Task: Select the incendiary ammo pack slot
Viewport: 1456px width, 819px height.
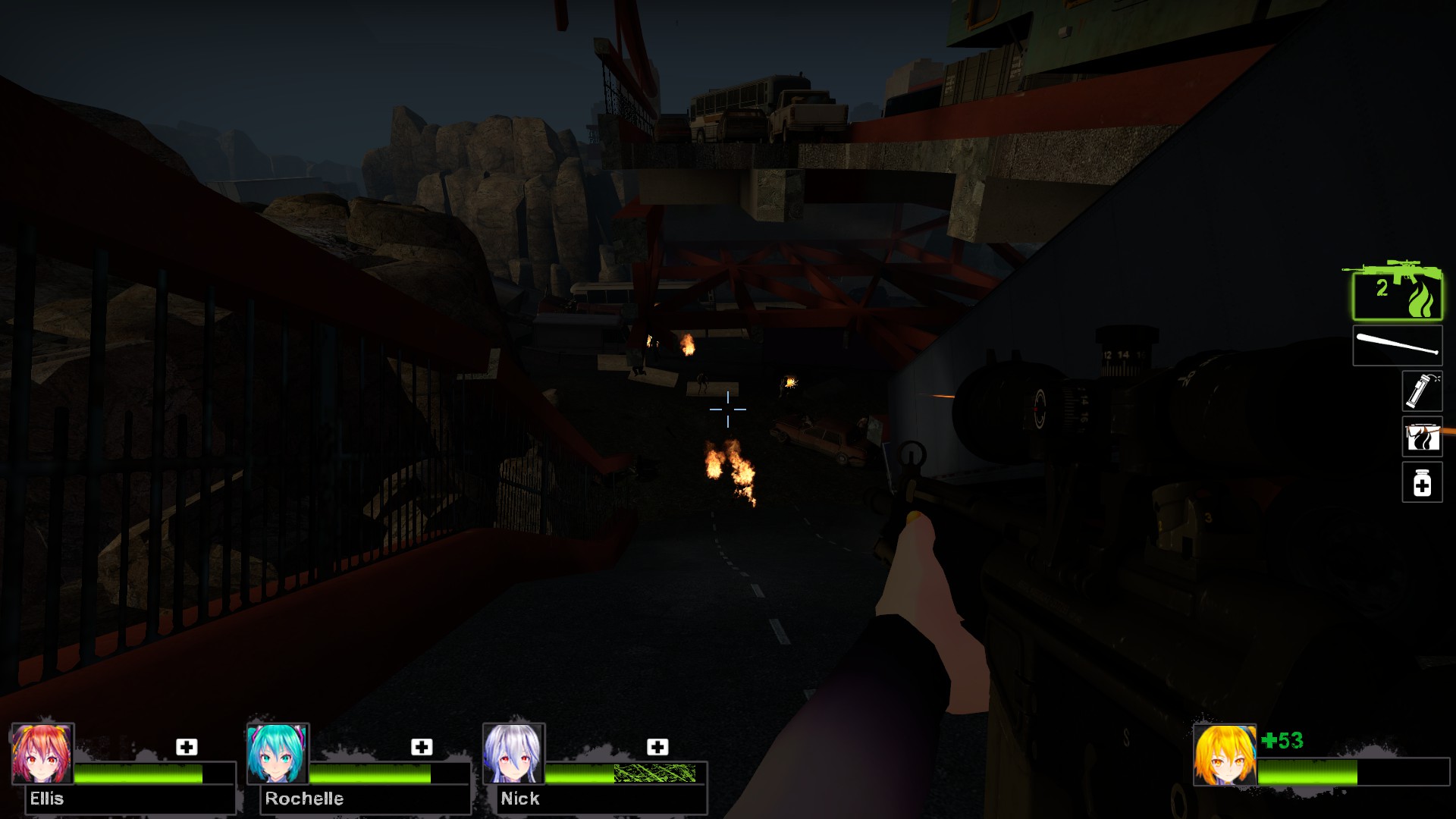Action: click(x=1421, y=437)
